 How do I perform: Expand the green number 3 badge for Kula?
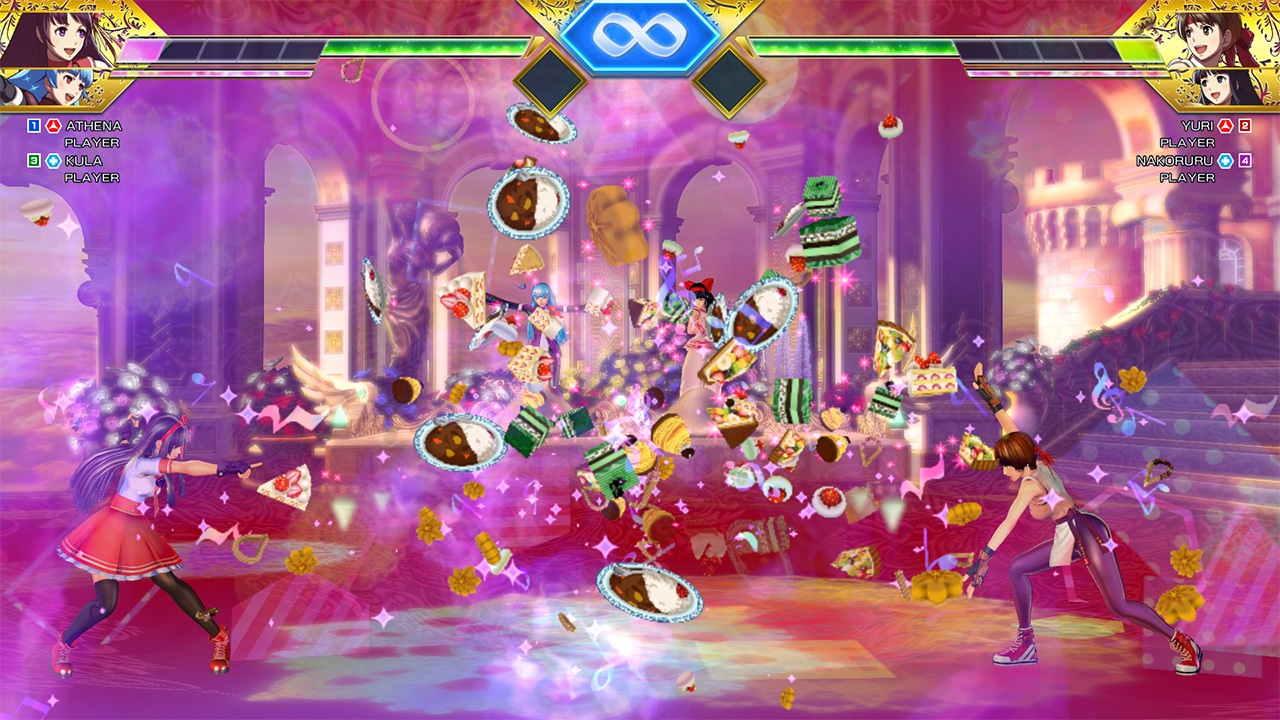[x=32, y=160]
